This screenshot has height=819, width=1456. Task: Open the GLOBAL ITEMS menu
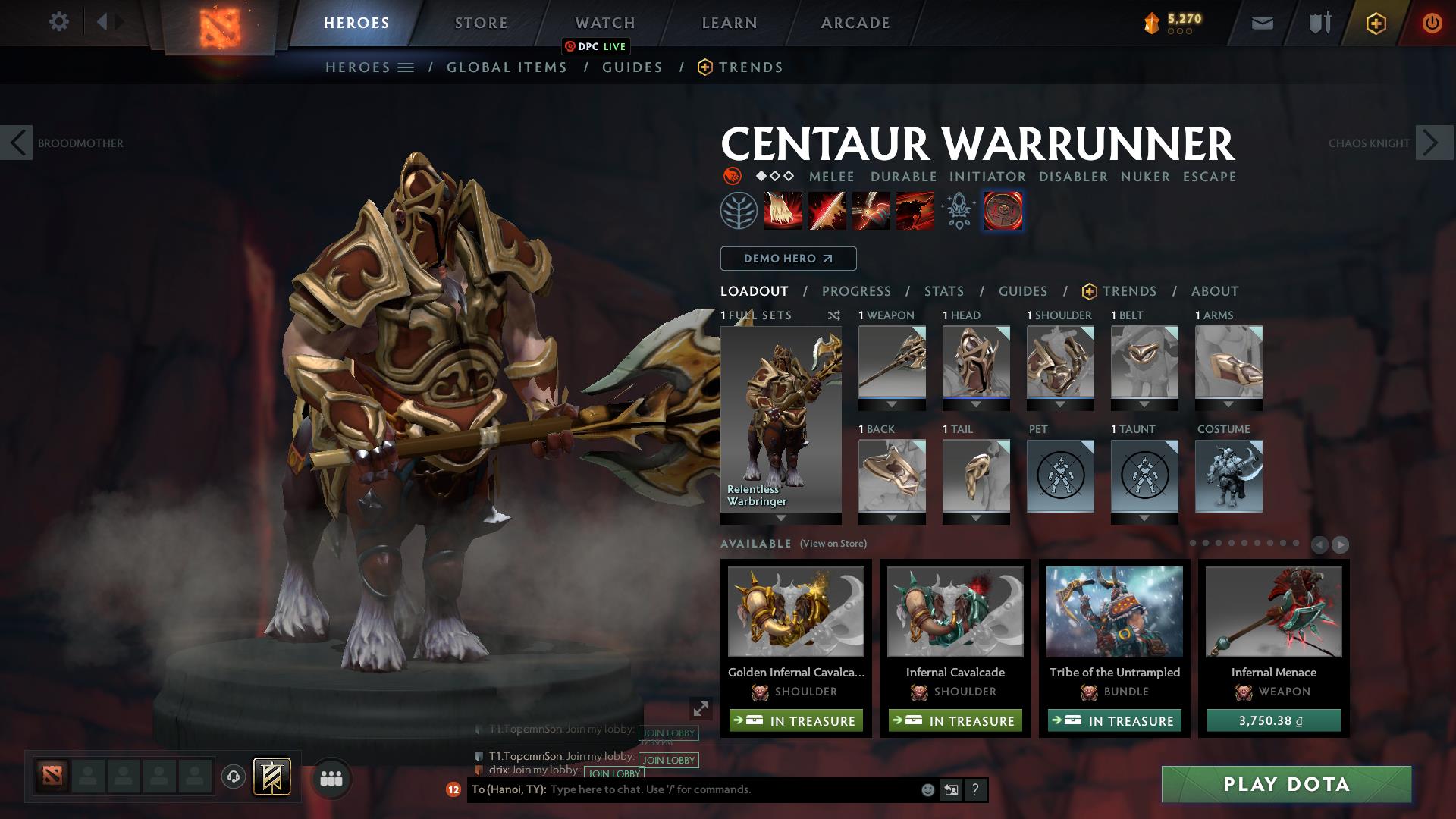pos(507,67)
